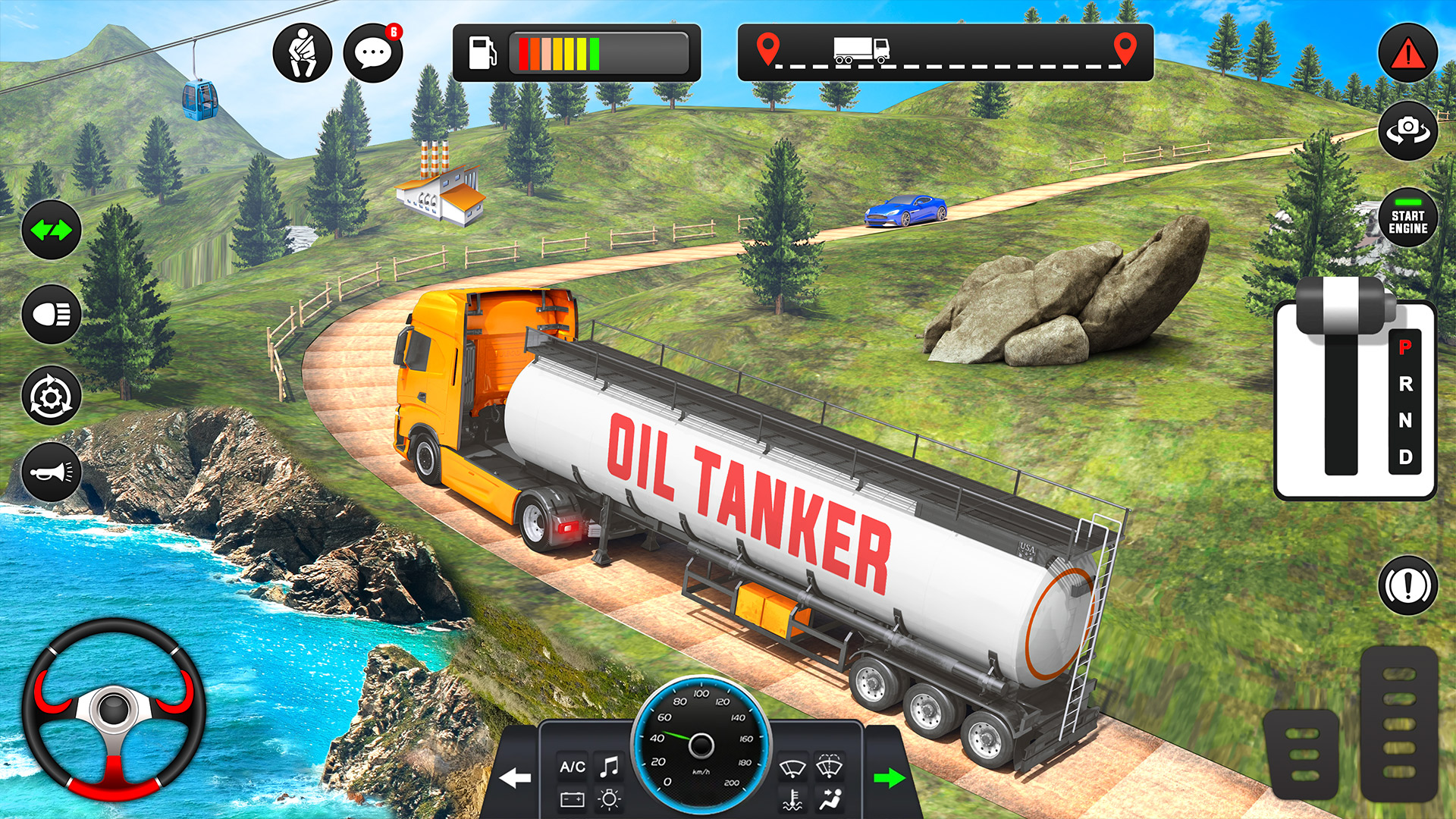Turn on the red hazard warning triangle

(1407, 53)
